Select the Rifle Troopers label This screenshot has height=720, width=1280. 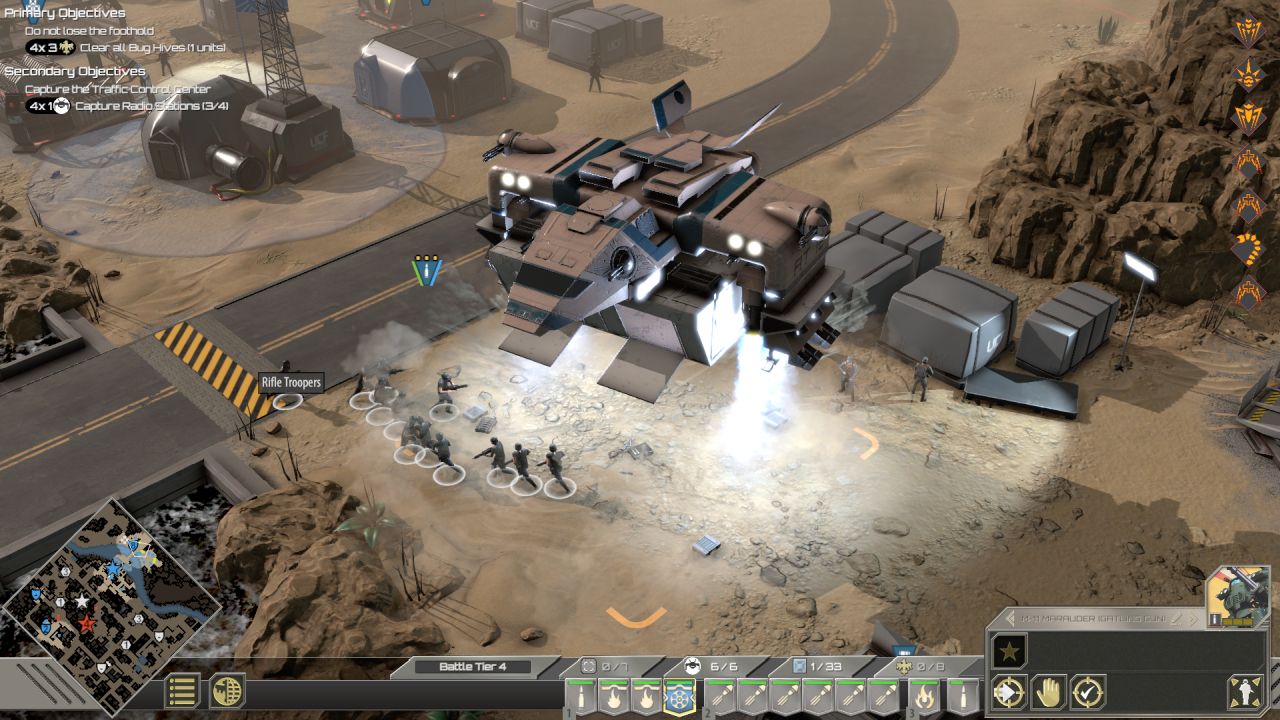click(291, 383)
